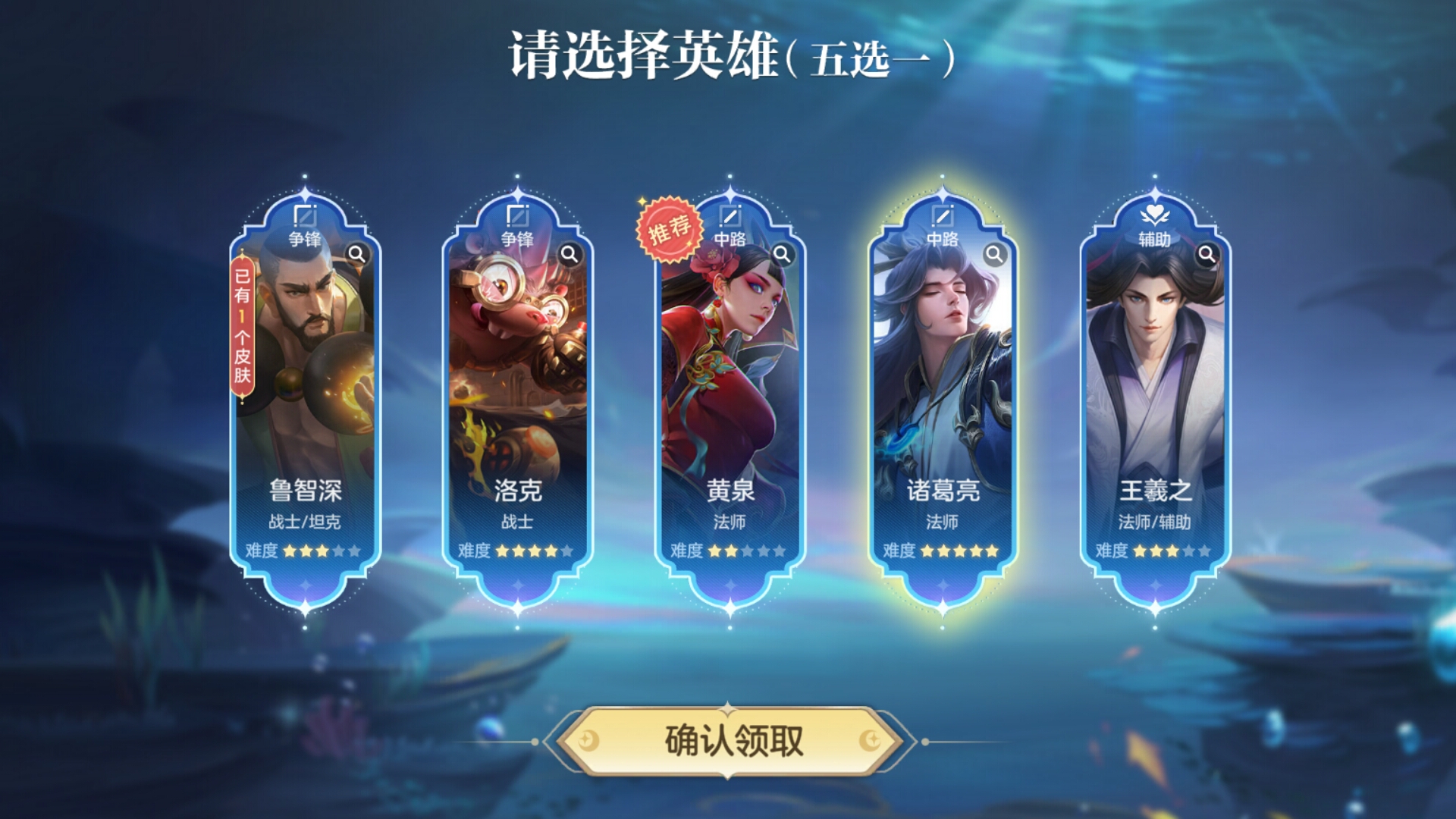Preview 王羲之 using the magnifier icon
1456x819 pixels.
(1207, 254)
